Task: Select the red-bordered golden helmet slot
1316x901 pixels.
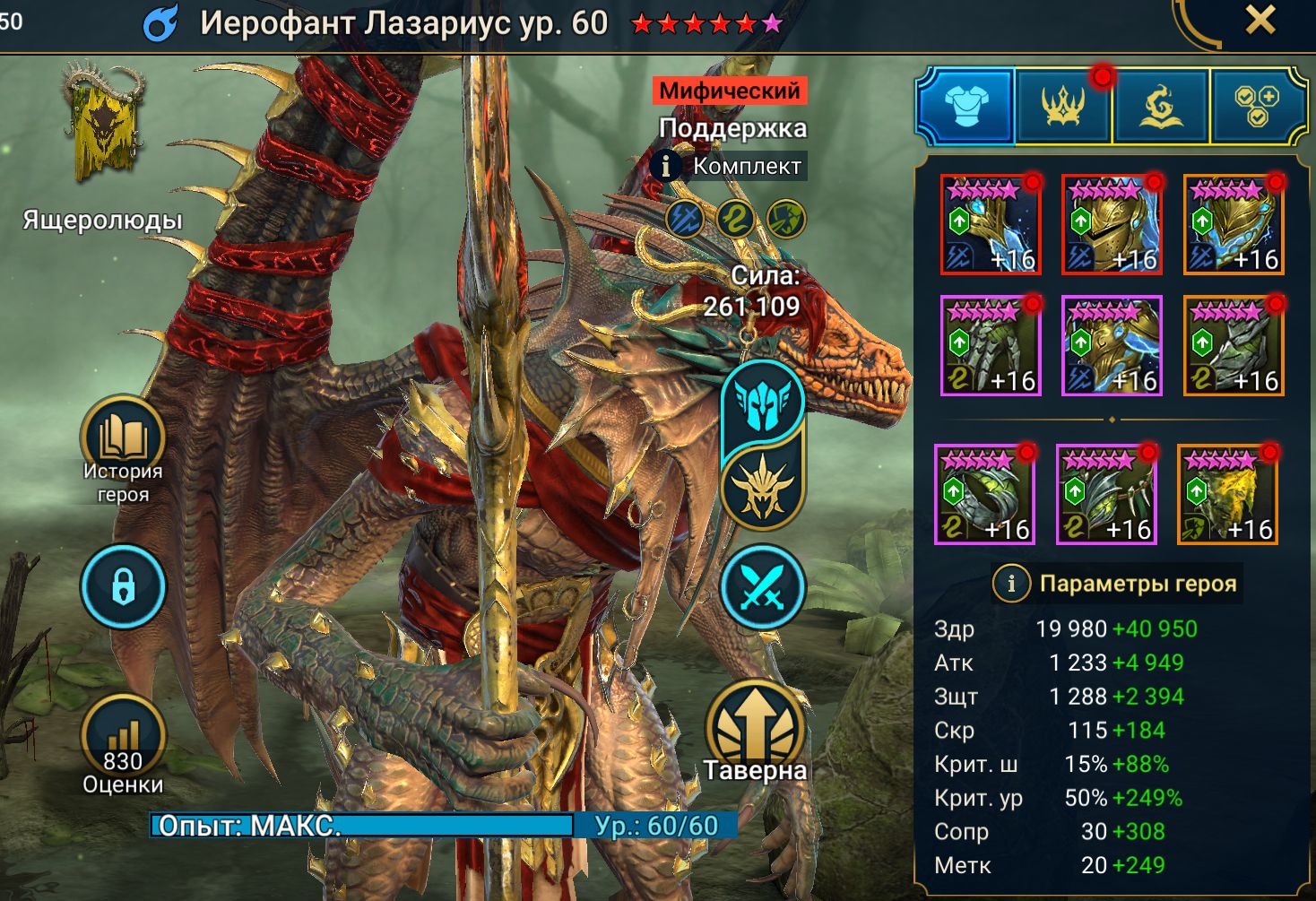Action: click(1112, 224)
